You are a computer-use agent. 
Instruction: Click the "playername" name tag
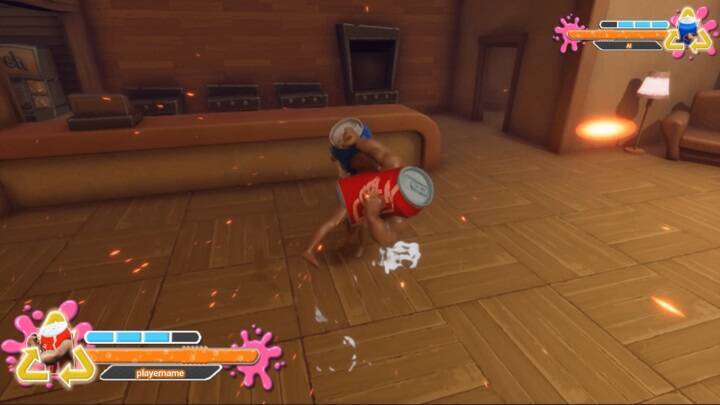coord(160,372)
